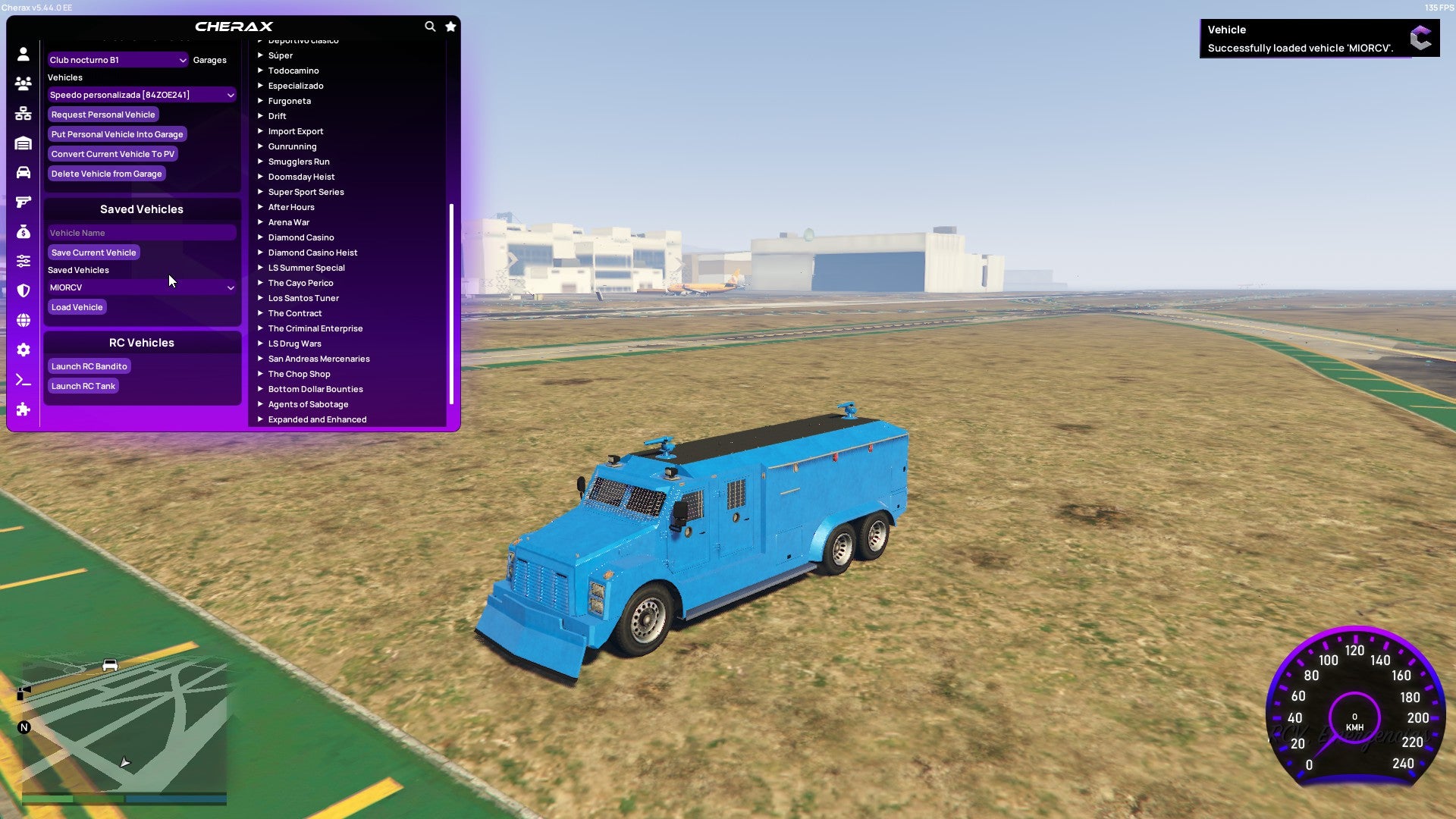Click the Vehicle Name input field
The height and width of the screenshot is (819, 1456).
(x=141, y=232)
